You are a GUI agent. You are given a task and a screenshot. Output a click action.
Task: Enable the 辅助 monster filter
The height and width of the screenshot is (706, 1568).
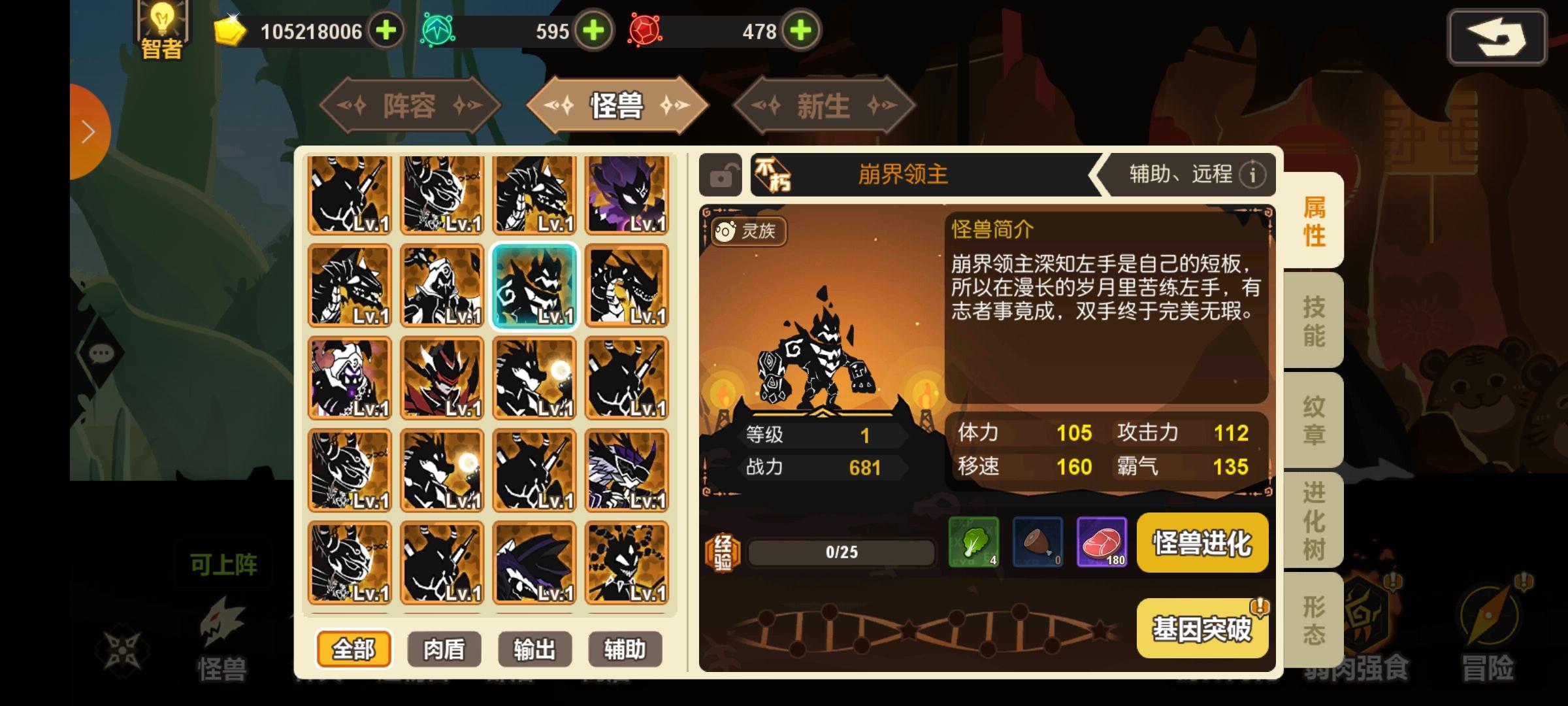pos(625,649)
